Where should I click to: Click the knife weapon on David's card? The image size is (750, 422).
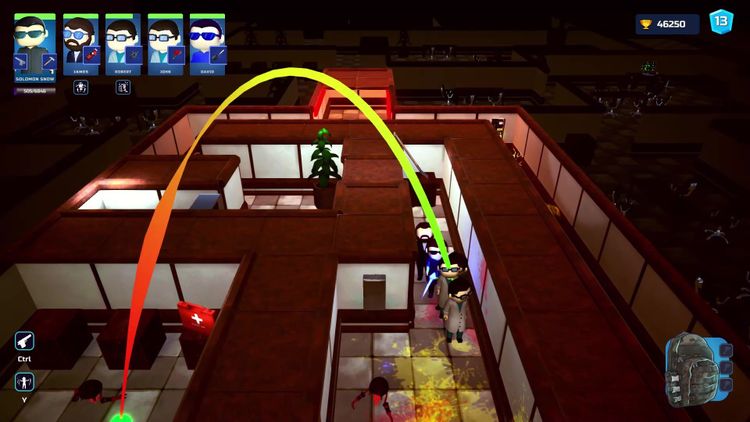click(217, 52)
